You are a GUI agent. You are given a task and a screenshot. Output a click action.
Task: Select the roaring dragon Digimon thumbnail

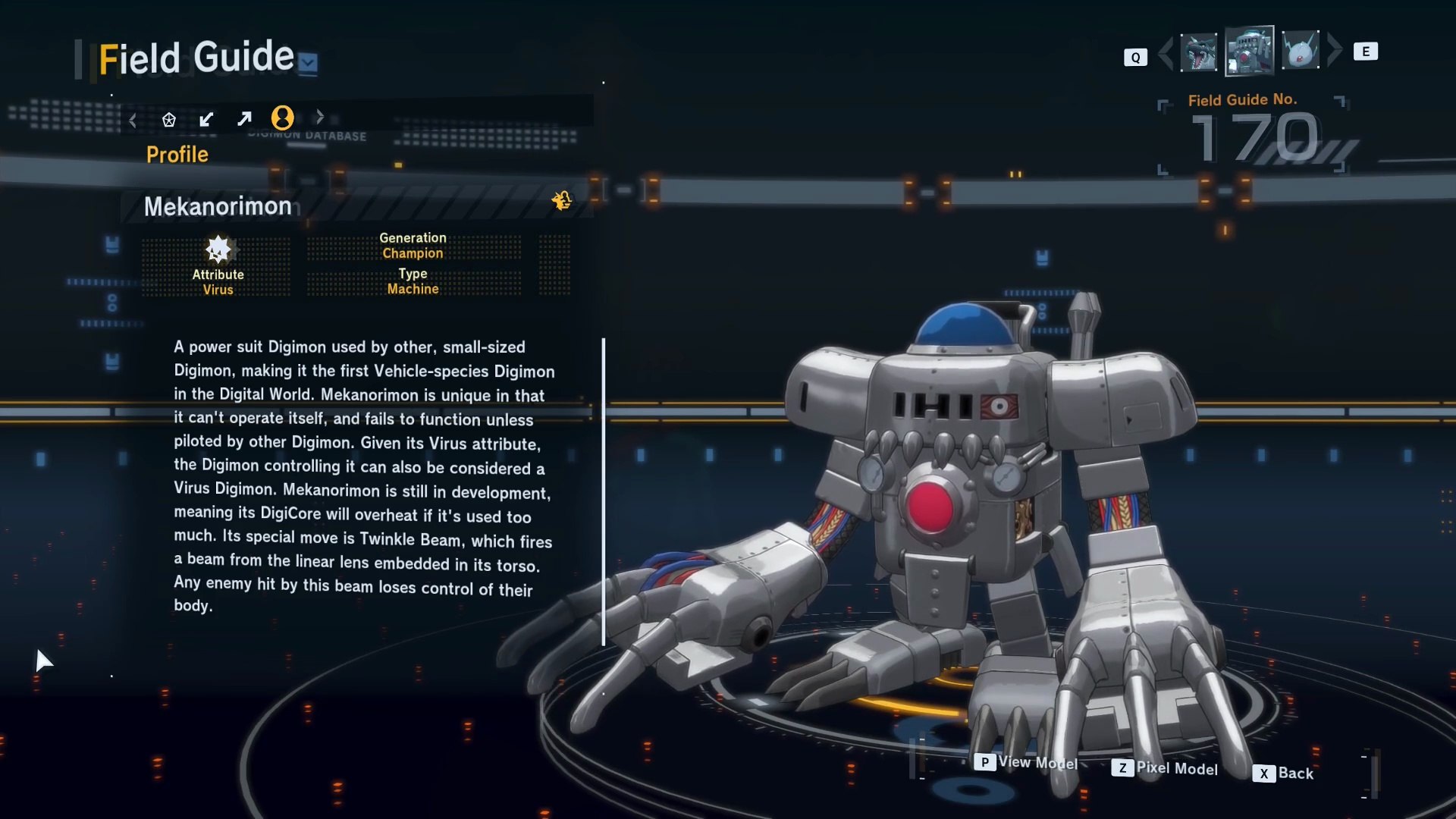pyautogui.click(x=1199, y=52)
